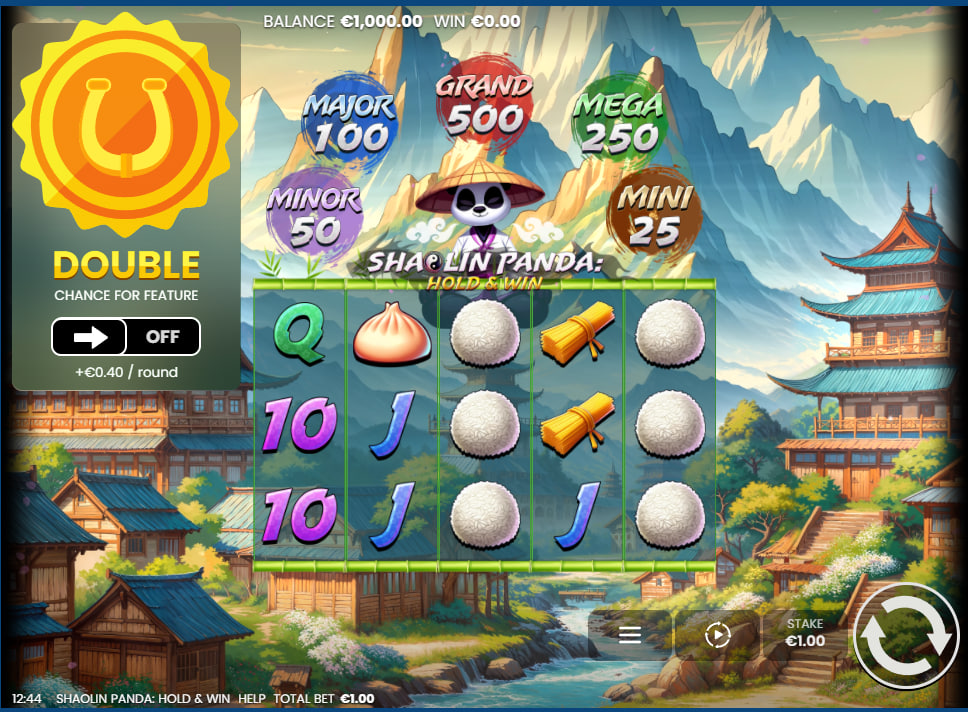Screen dimensions: 968x712
Task: Open the Help link in the footer
Action: click(251, 699)
